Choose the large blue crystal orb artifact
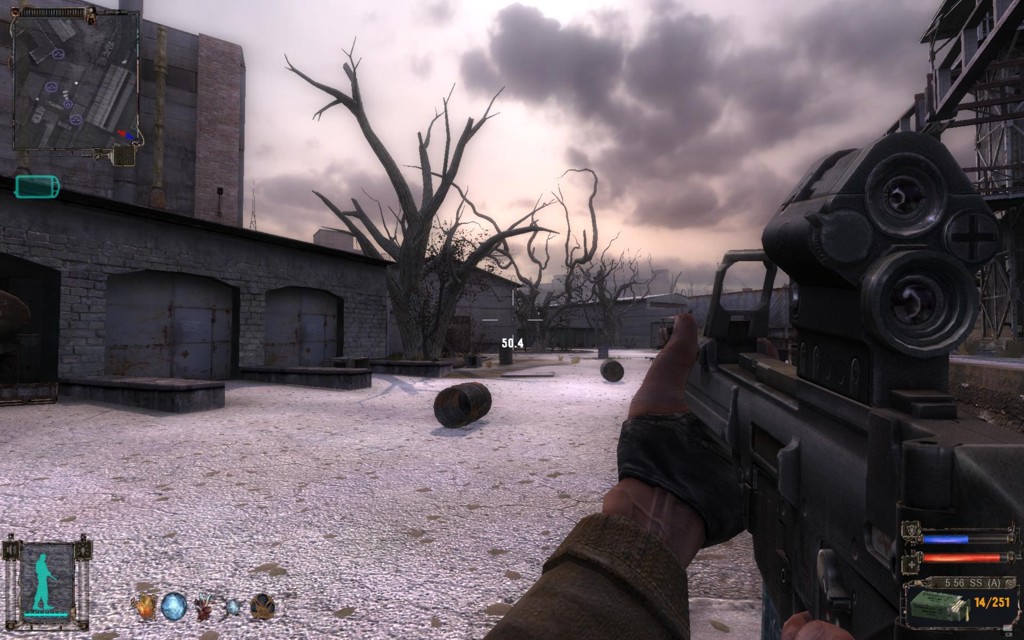 pyautogui.click(x=174, y=605)
